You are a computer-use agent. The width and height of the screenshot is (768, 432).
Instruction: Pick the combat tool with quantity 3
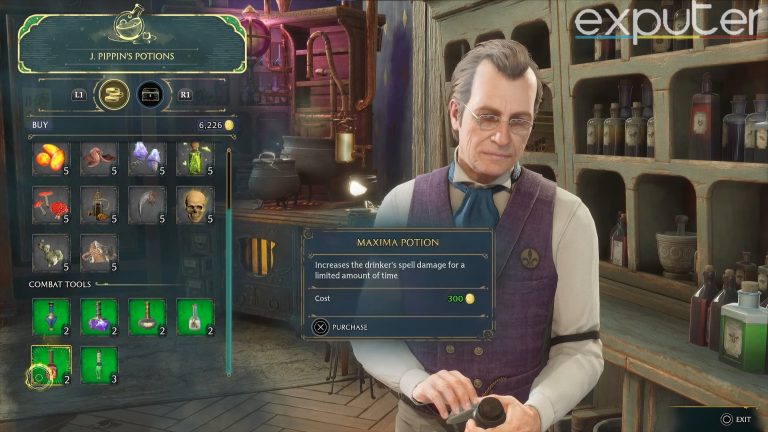click(98, 364)
